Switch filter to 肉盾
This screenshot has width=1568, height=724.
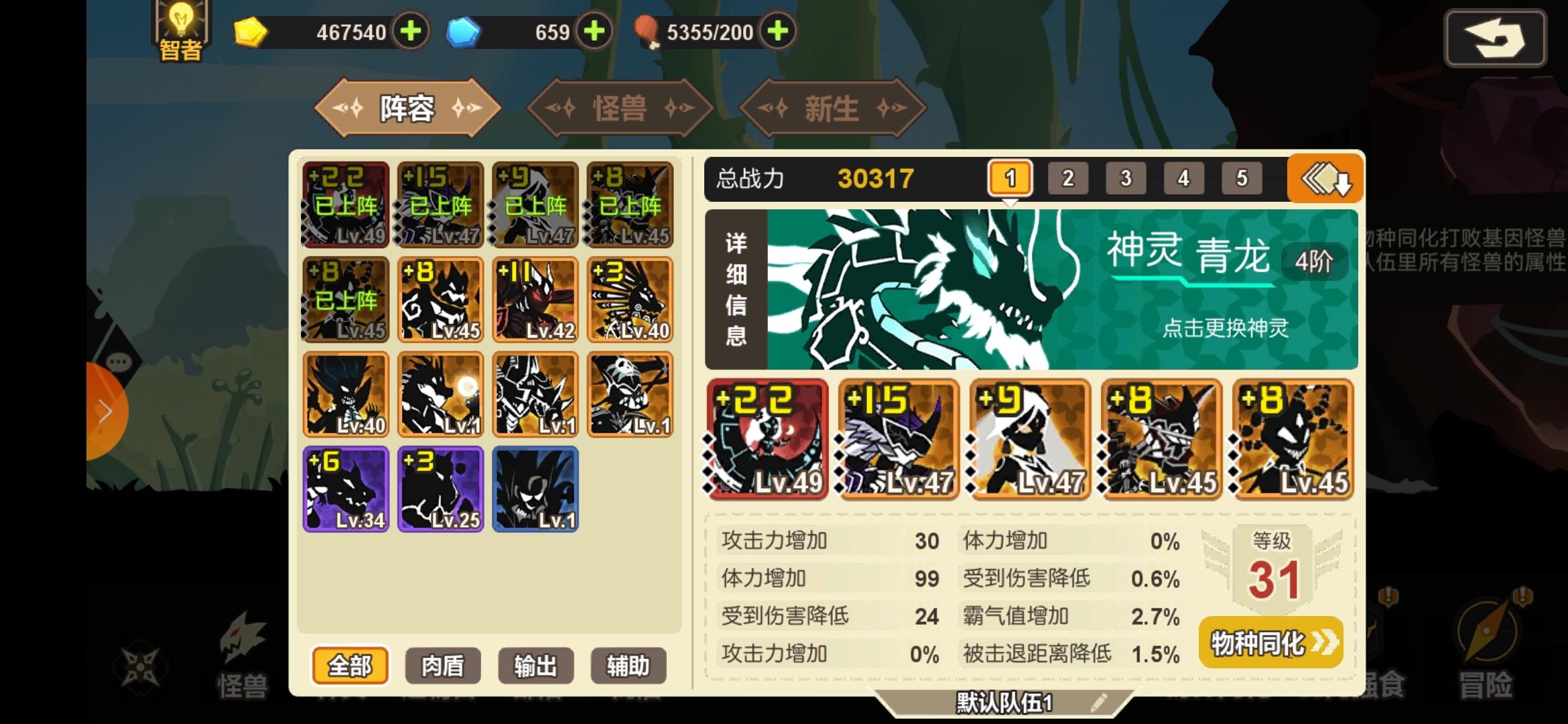(x=442, y=665)
